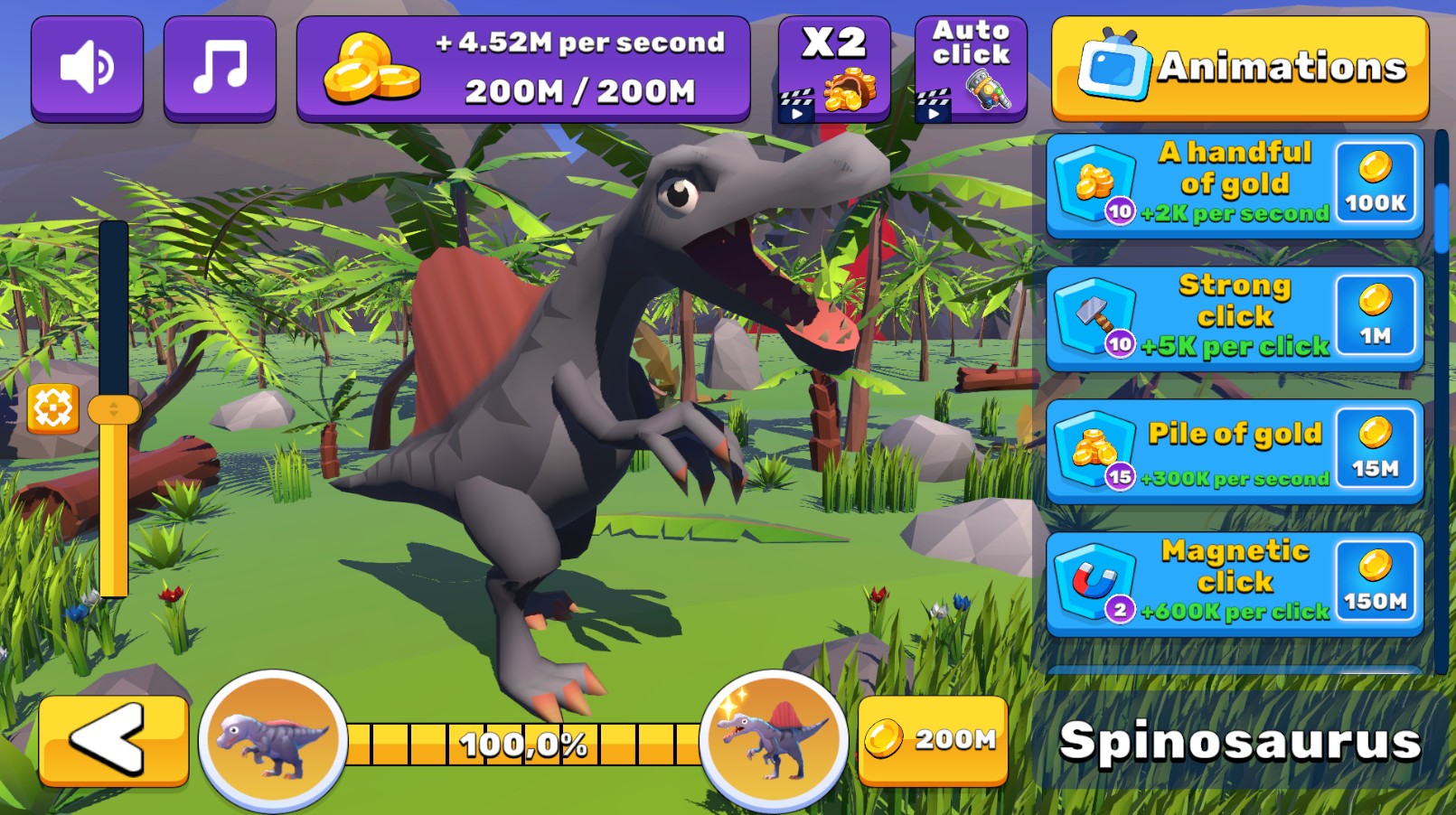
Task: Toggle the music note icon
Action: [x=220, y=67]
